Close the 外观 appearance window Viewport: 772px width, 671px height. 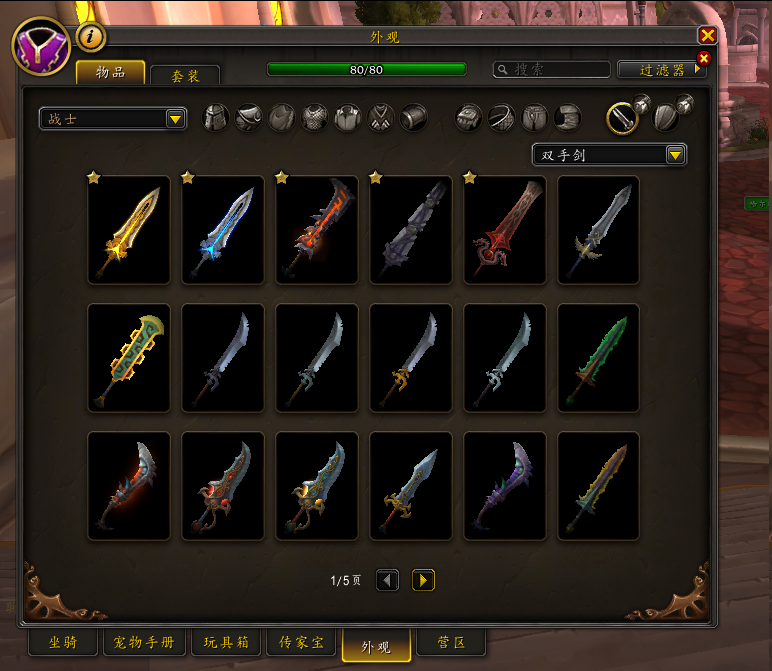[x=707, y=36]
